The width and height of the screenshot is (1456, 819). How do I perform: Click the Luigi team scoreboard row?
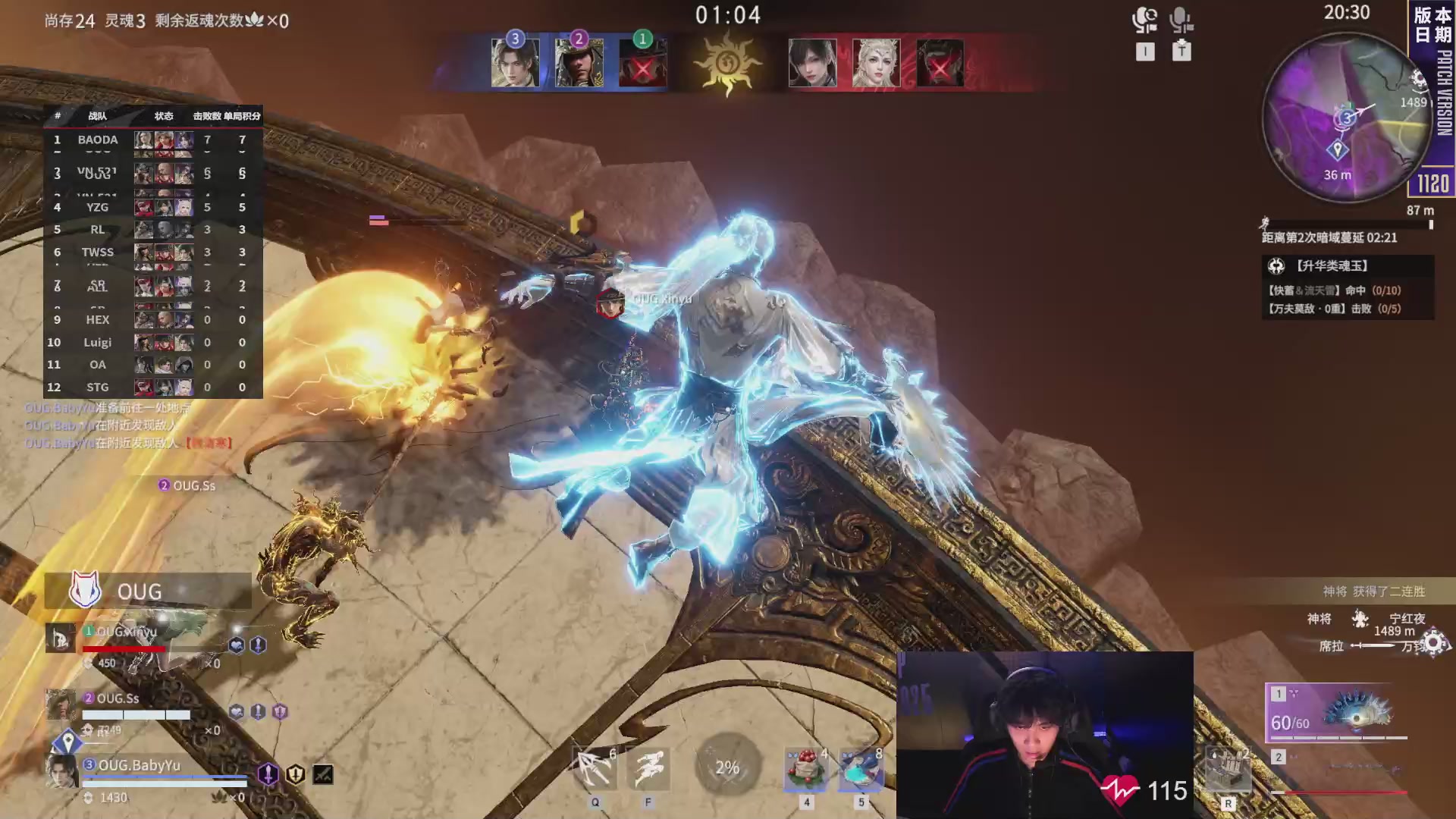click(152, 342)
